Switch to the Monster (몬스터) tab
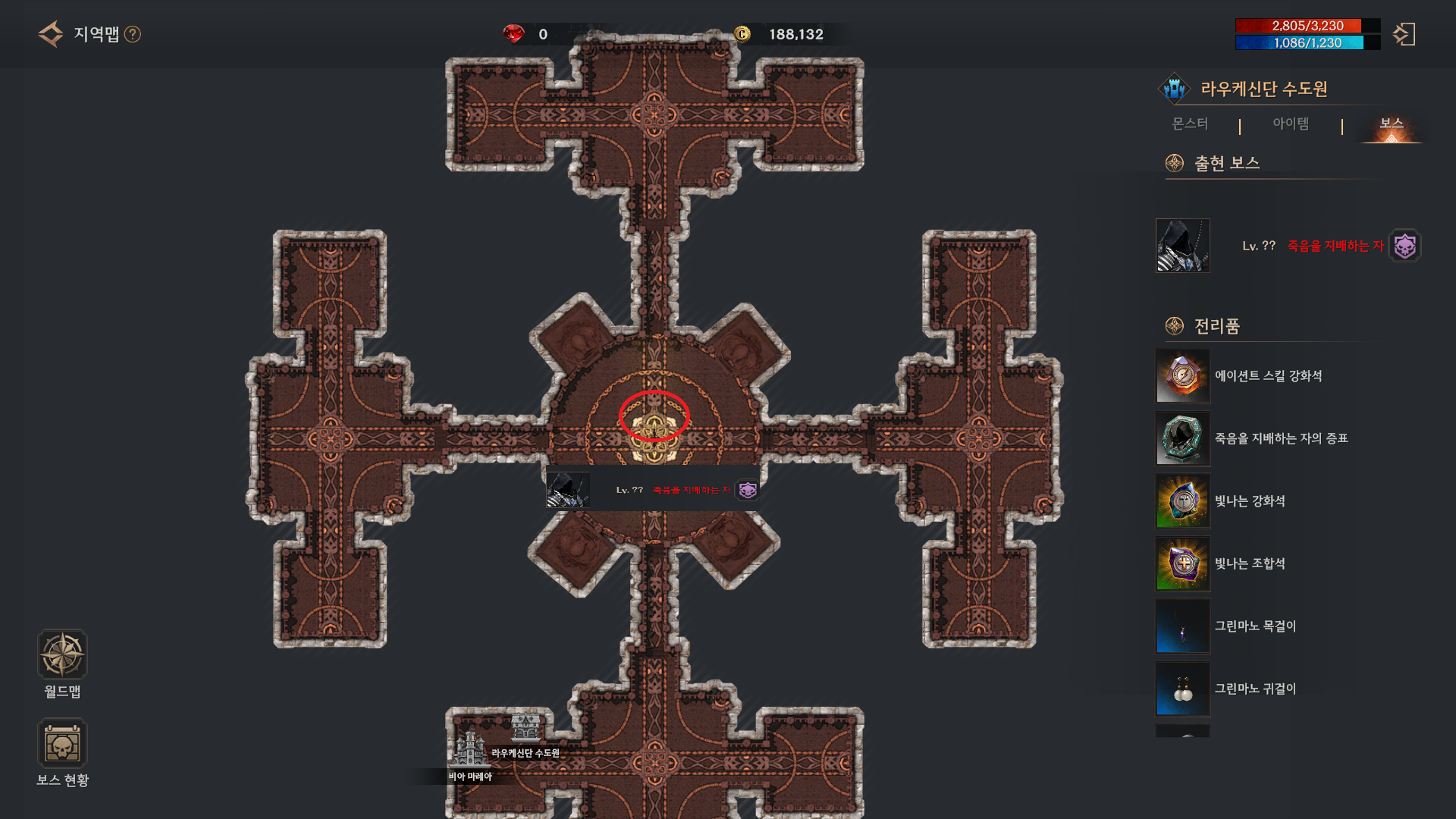 1190,124
